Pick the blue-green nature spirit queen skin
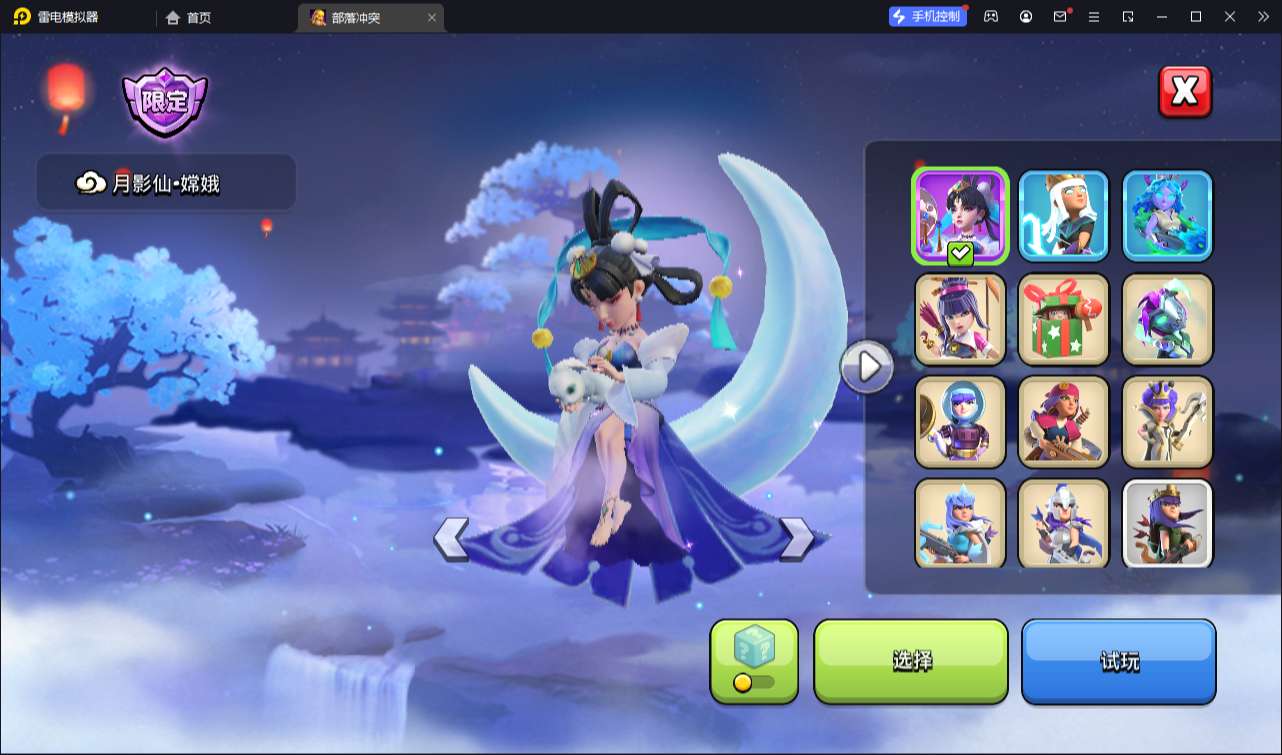The image size is (1282, 755). tap(1167, 215)
